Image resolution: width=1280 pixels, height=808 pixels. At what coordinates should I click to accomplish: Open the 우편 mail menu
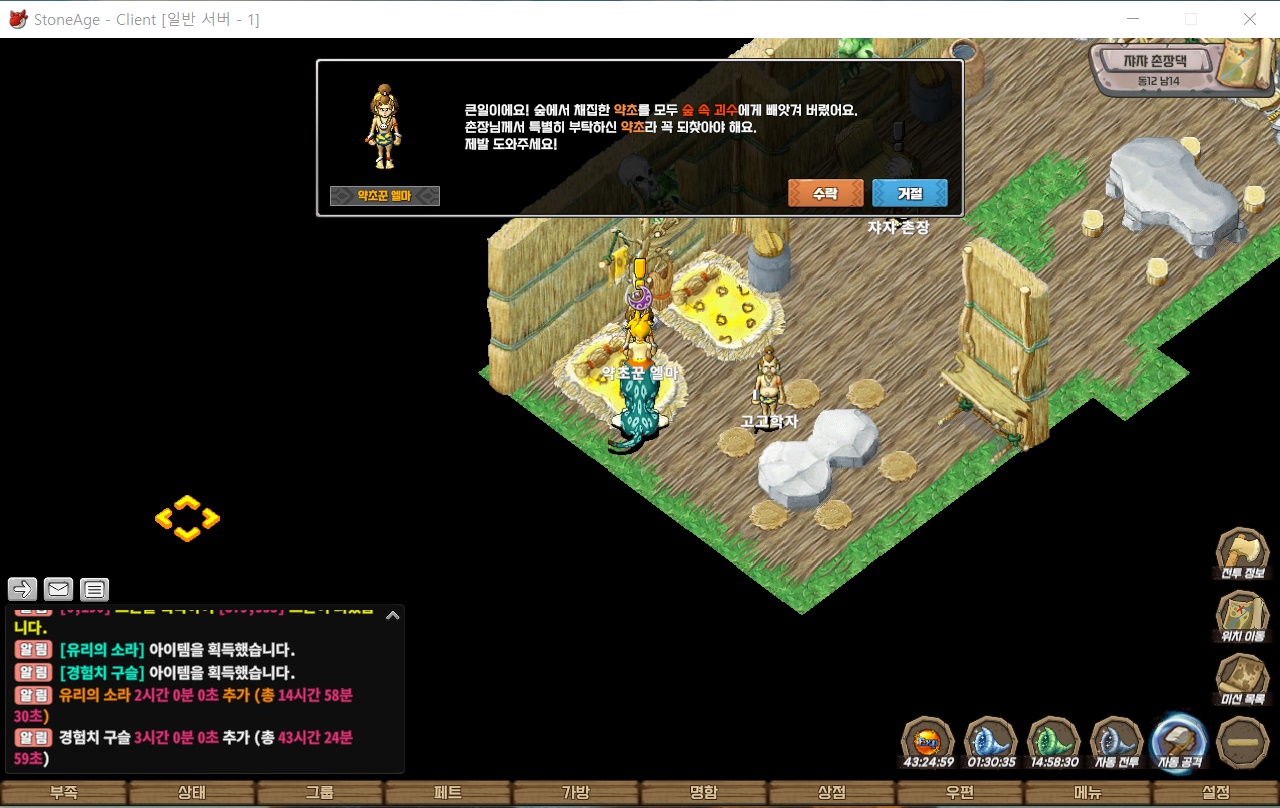960,793
